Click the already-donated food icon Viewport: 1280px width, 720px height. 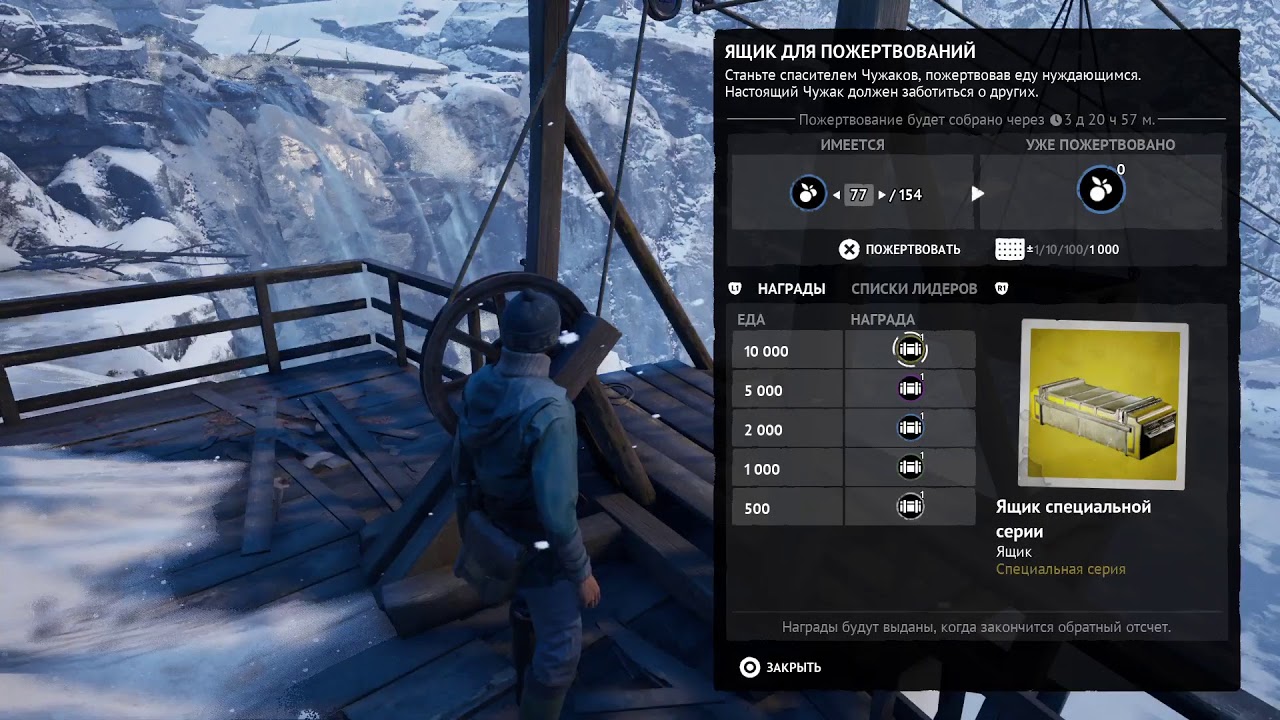click(1100, 192)
